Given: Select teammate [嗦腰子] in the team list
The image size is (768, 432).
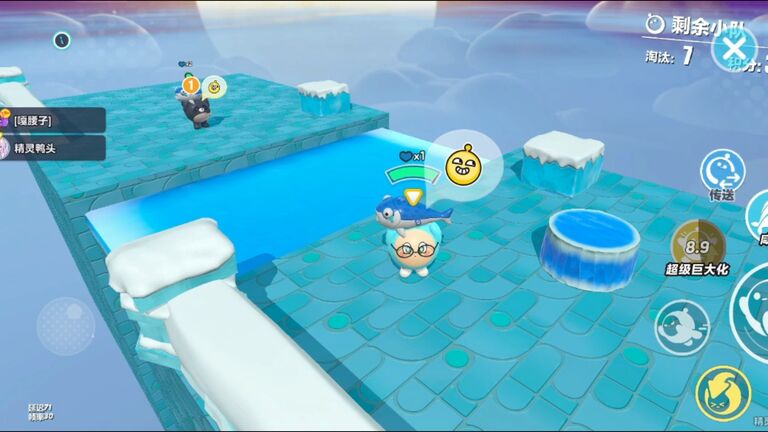Looking at the screenshot, I should tap(54, 120).
